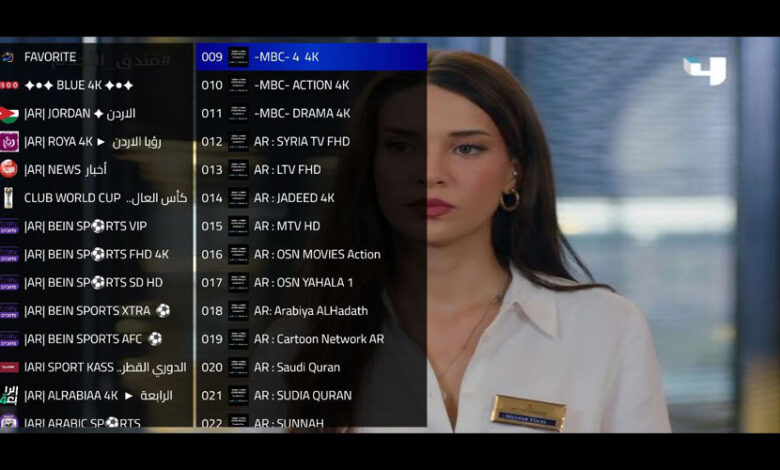Switch to channel 018 Arabiya ALHadath
The image size is (780, 470).
(310, 311)
